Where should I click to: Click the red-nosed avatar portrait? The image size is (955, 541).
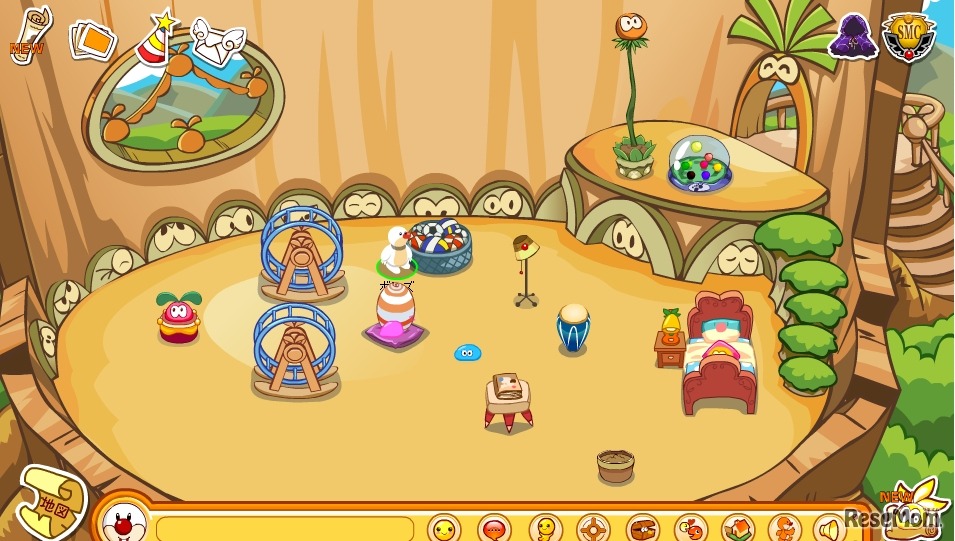(x=125, y=522)
